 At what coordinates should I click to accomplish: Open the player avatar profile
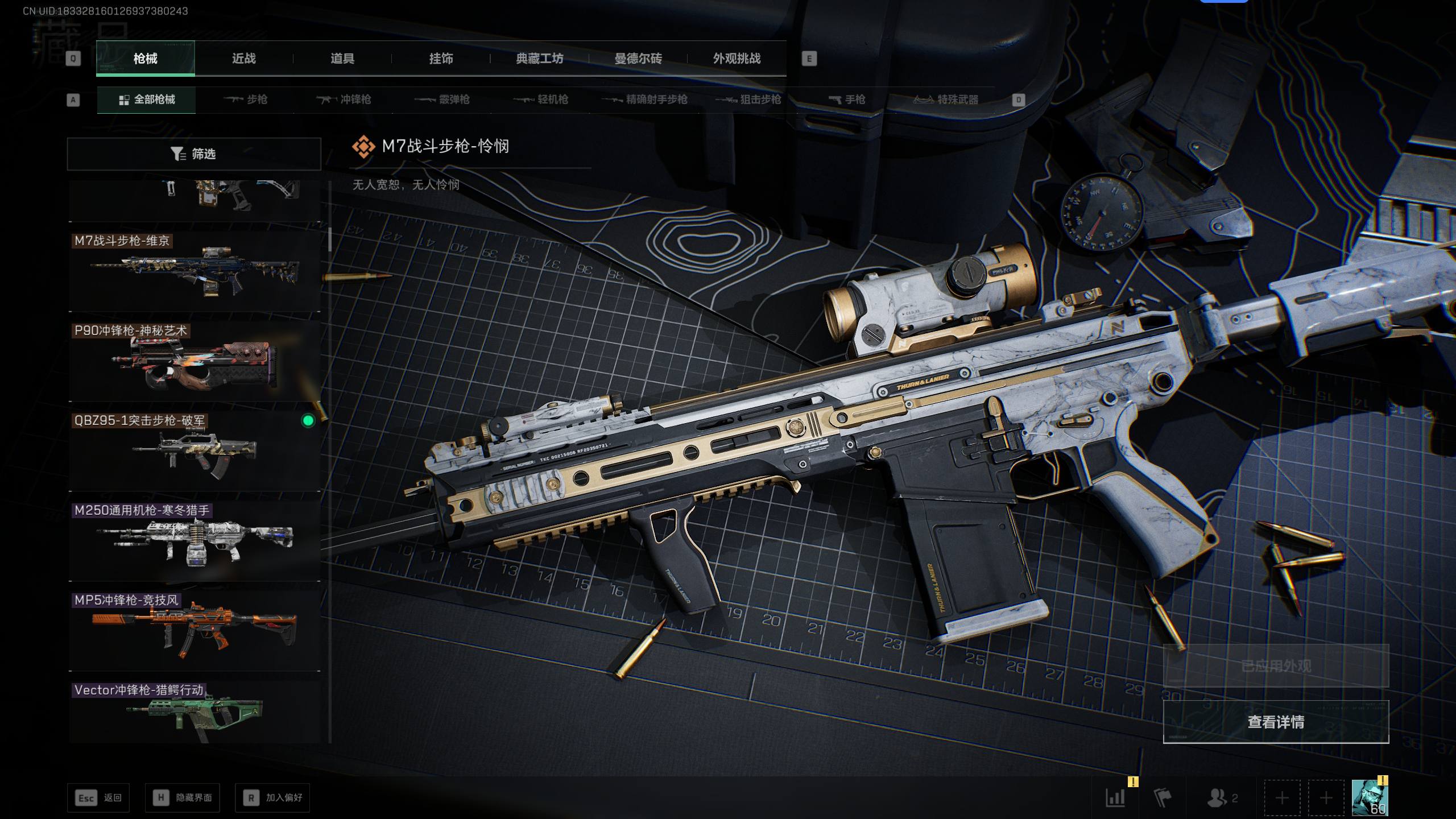click(x=1370, y=797)
